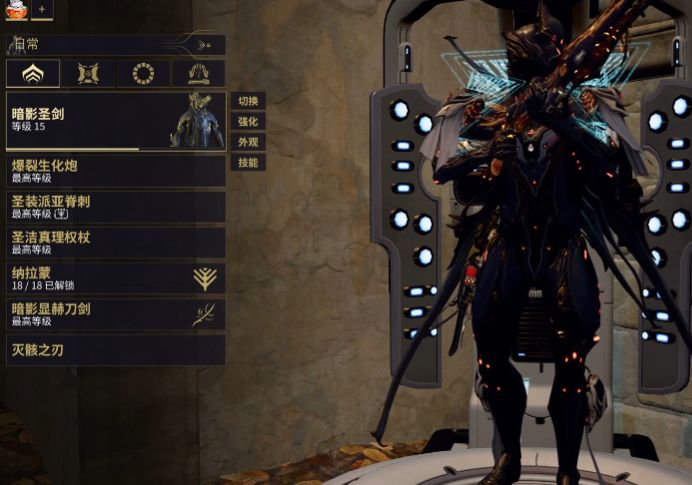
Task: Click the plus button beside the avatar
Action: 42,9
